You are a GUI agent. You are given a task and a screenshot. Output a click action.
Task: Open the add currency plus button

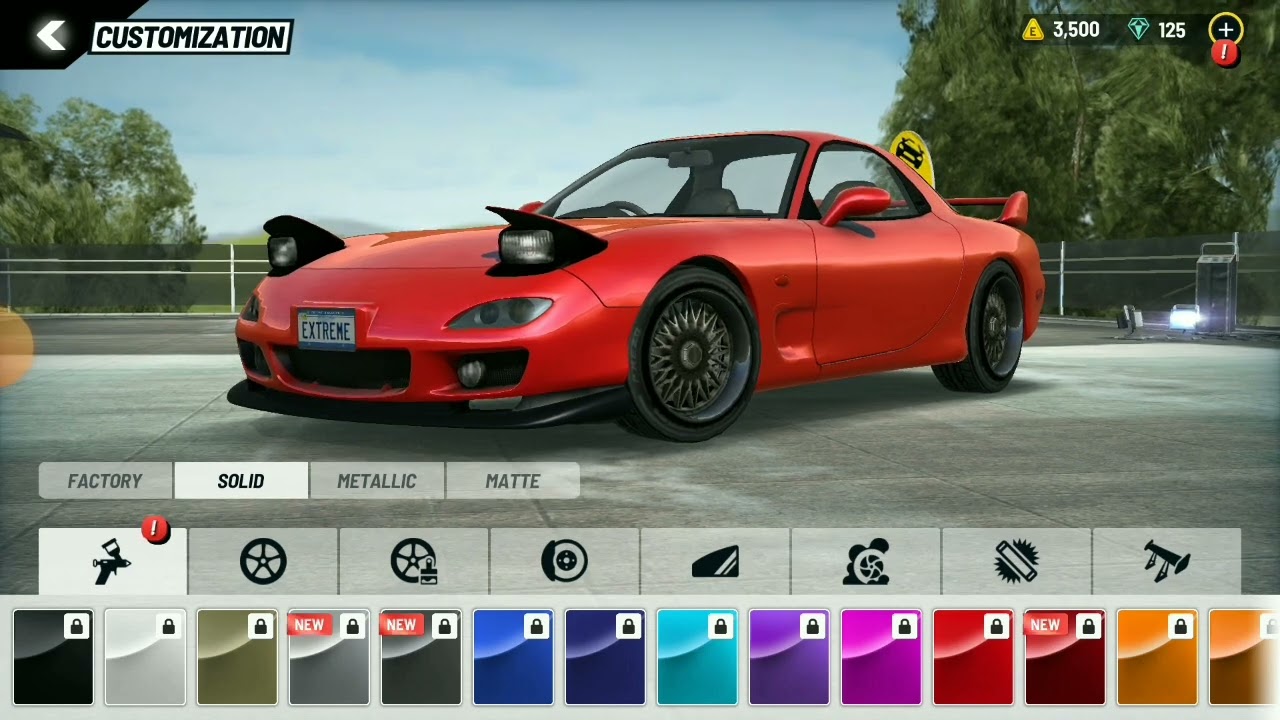(1225, 30)
